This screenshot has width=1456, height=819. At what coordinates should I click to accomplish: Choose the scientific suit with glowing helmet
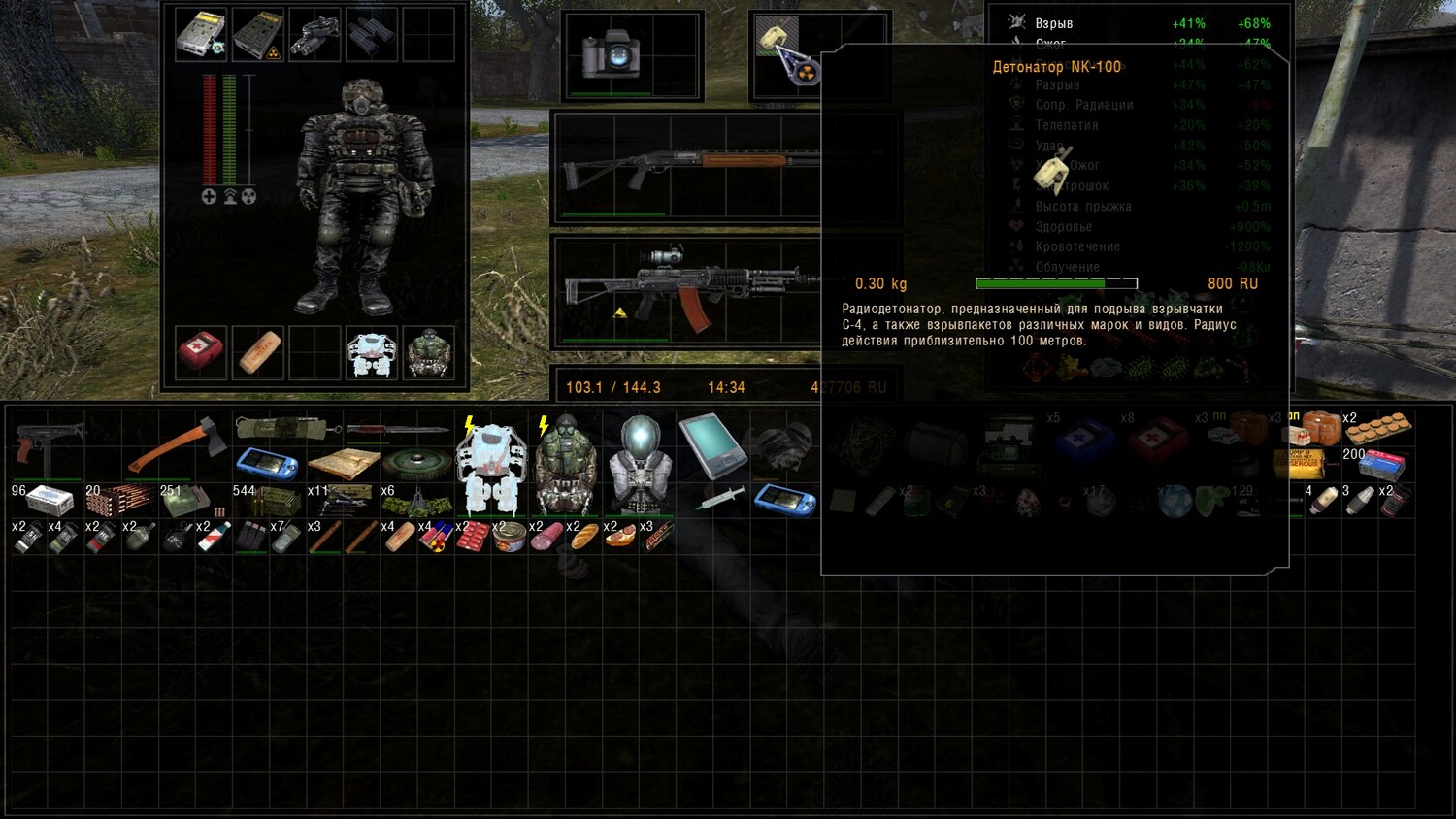[x=639, y=466]
